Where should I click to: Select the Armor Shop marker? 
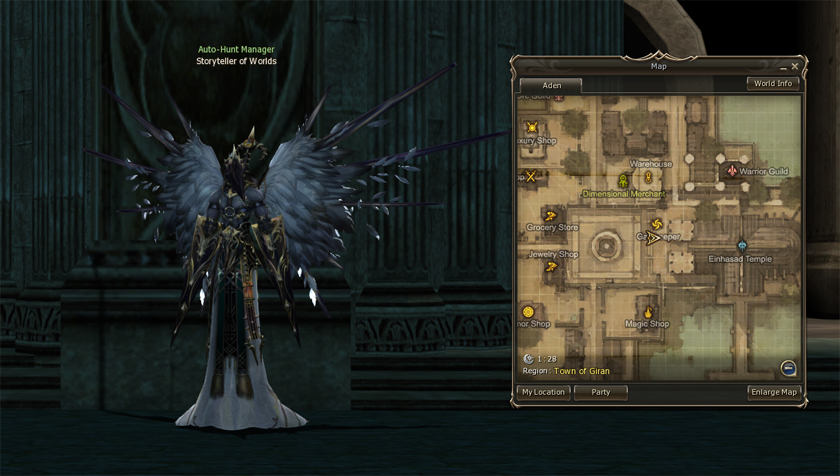coord(528,311)
